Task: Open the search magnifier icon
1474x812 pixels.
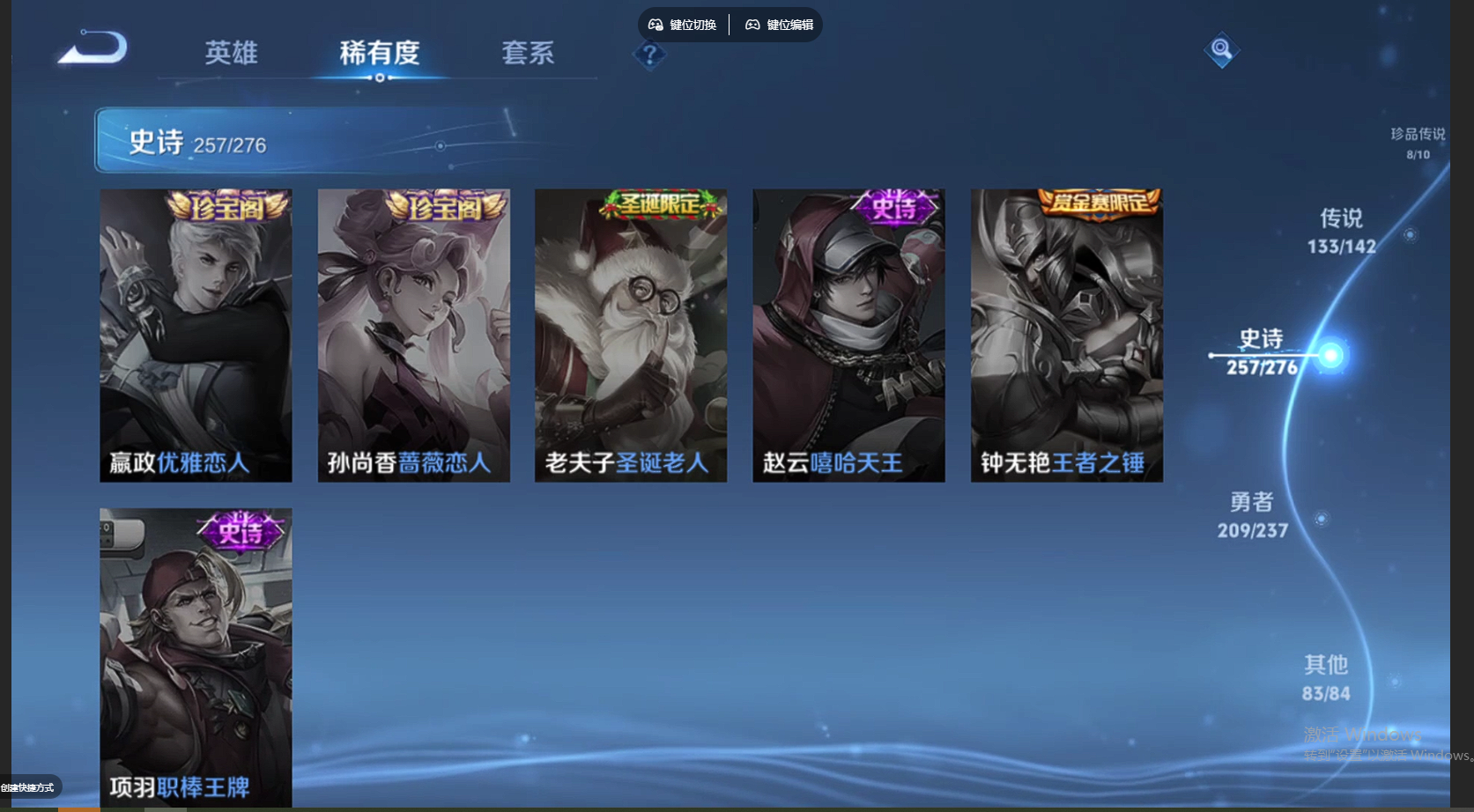Action: click(x=1221, y=50)
